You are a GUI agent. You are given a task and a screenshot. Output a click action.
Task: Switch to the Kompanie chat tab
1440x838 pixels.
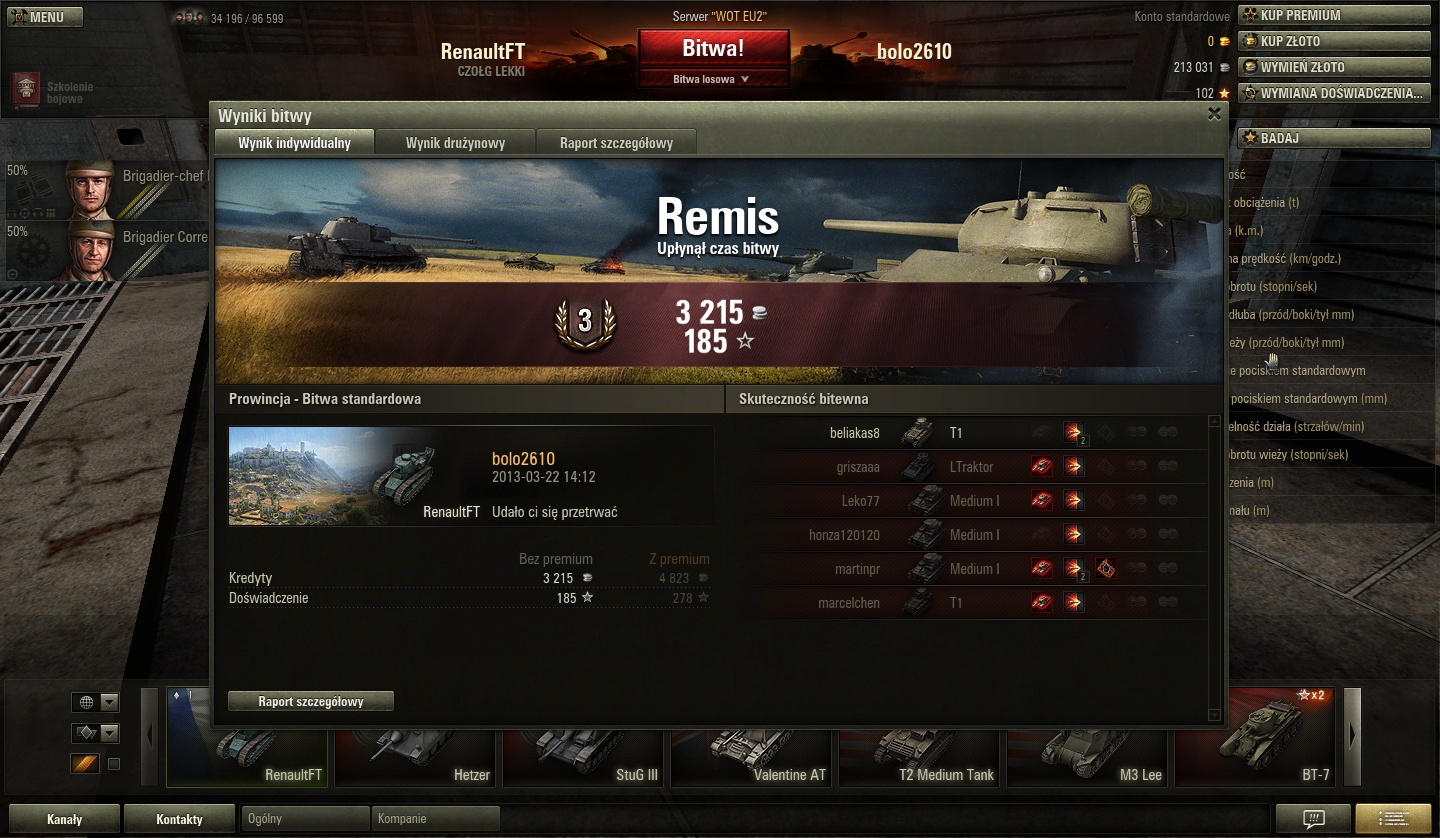coord(434,819)
